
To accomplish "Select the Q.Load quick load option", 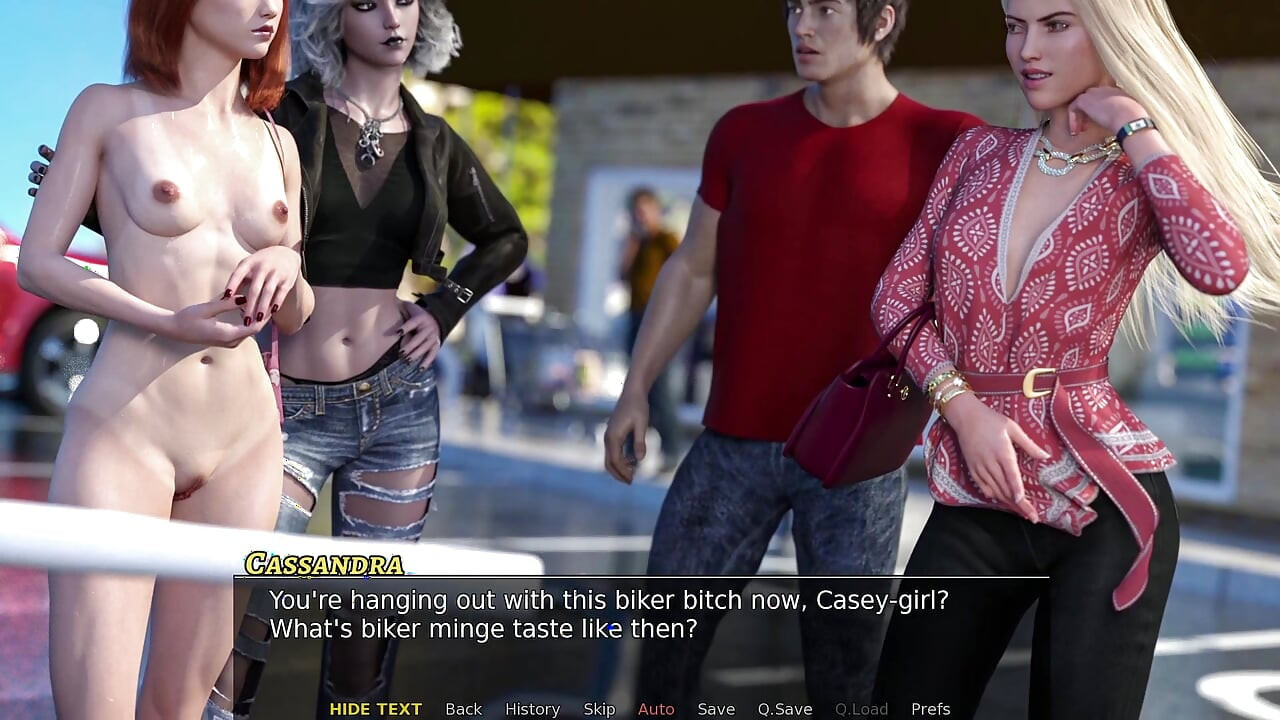I will (x=861, y=709).
